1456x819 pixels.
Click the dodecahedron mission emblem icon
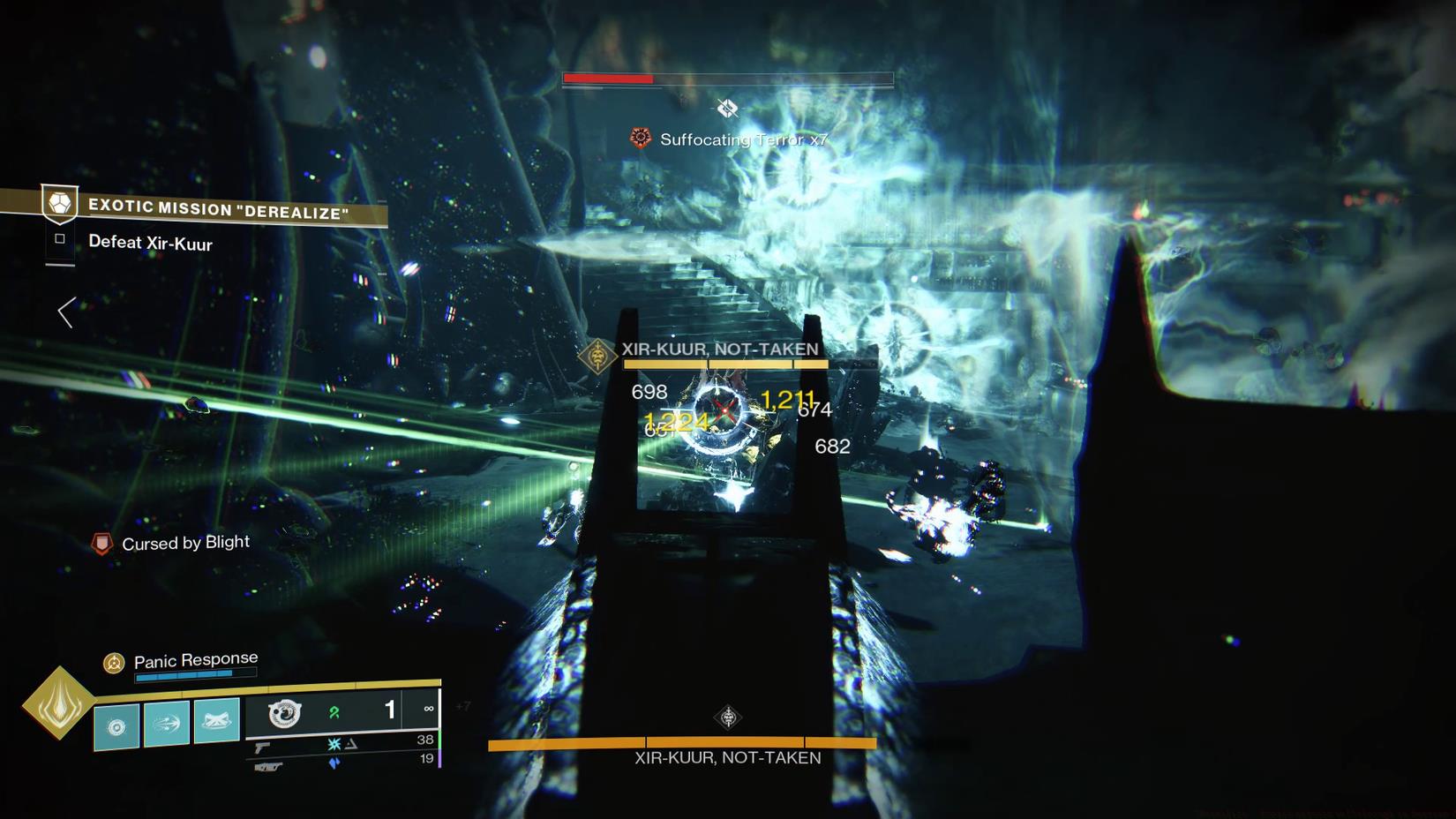pyautogui.click(x=58, y=205)
